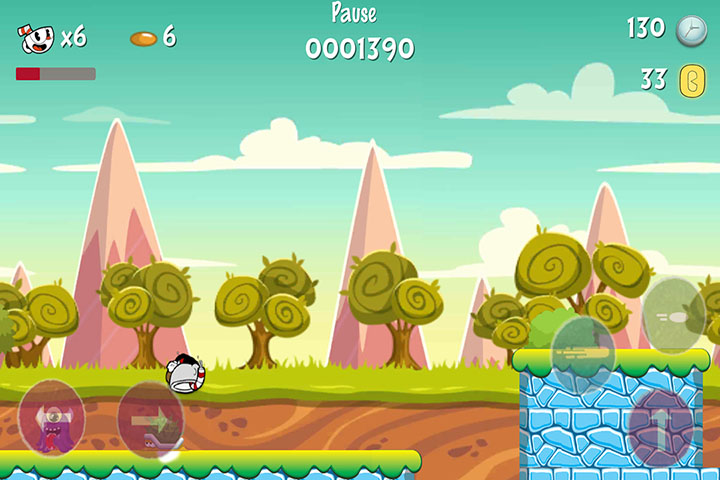Fire using the bullet shoot button

(674, 315)
